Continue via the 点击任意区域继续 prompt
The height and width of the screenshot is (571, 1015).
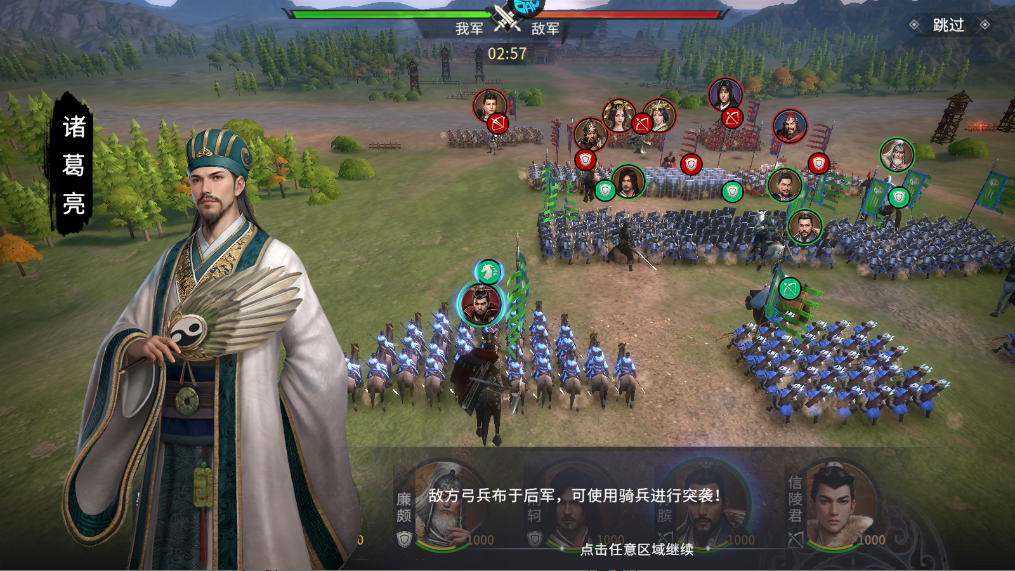click(x=636, y=548)
